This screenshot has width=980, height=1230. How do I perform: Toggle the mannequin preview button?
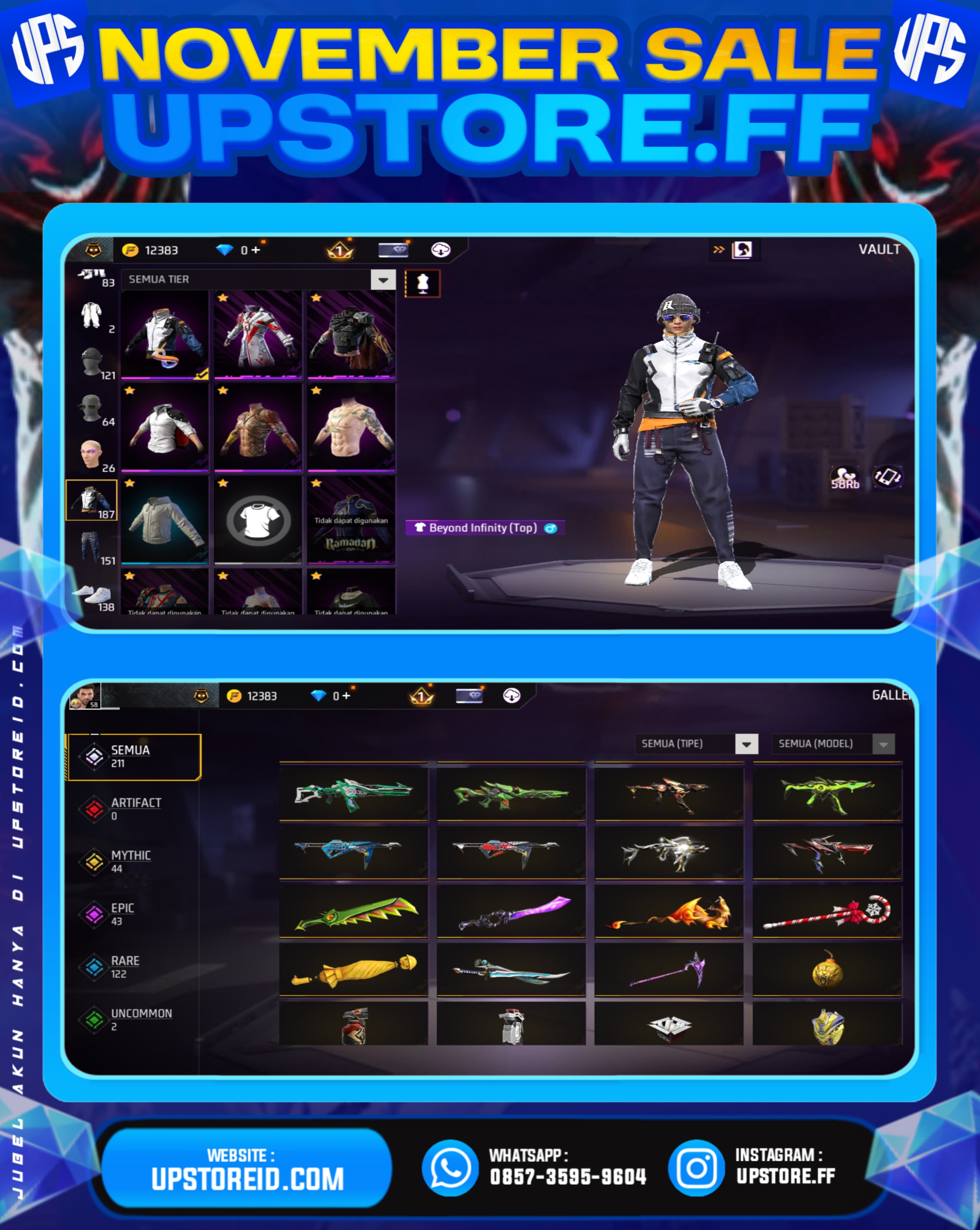pos(422,283)
